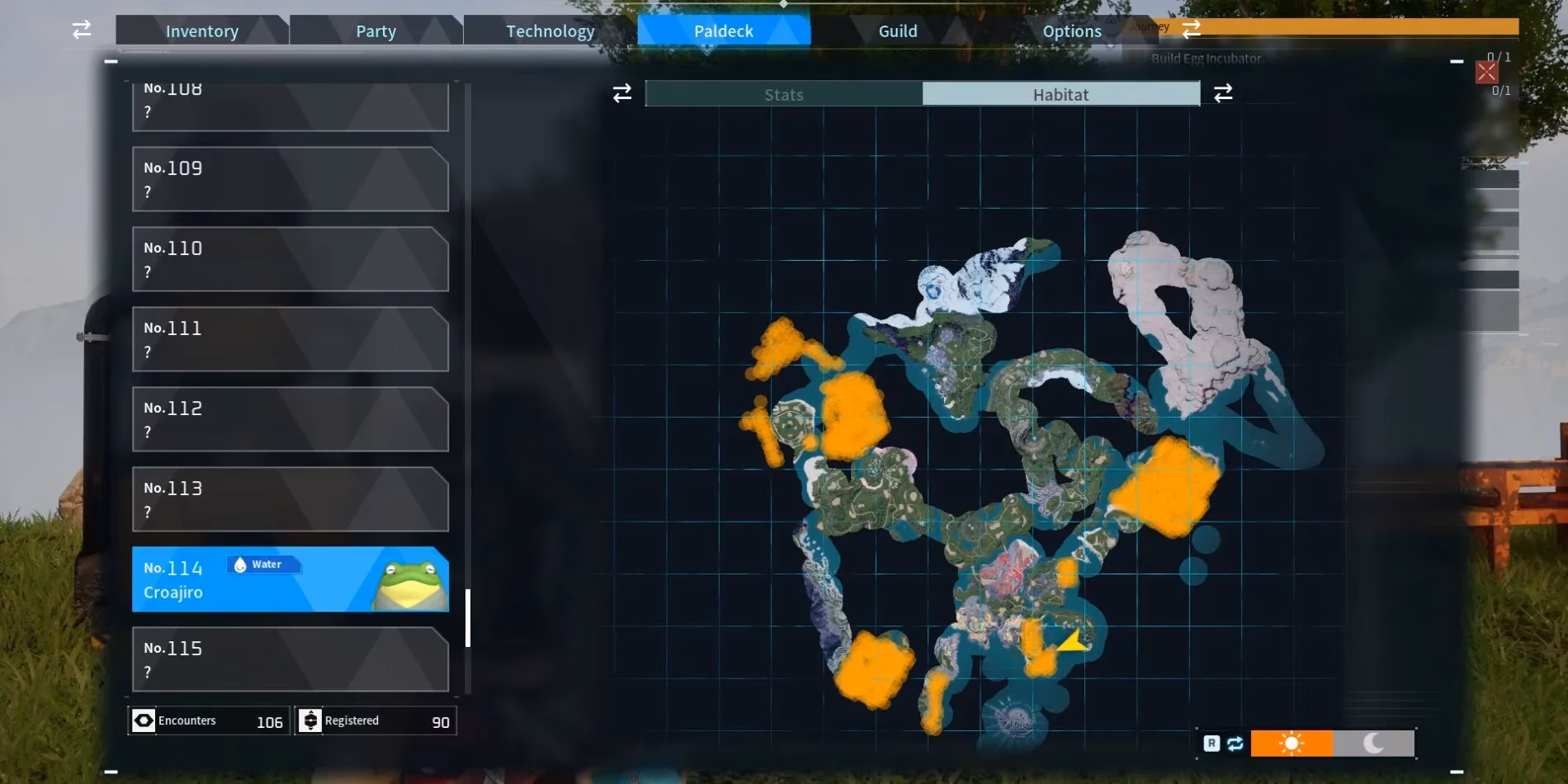Select the Habitat tab

pyautogui.click(x=1060, y=94)
